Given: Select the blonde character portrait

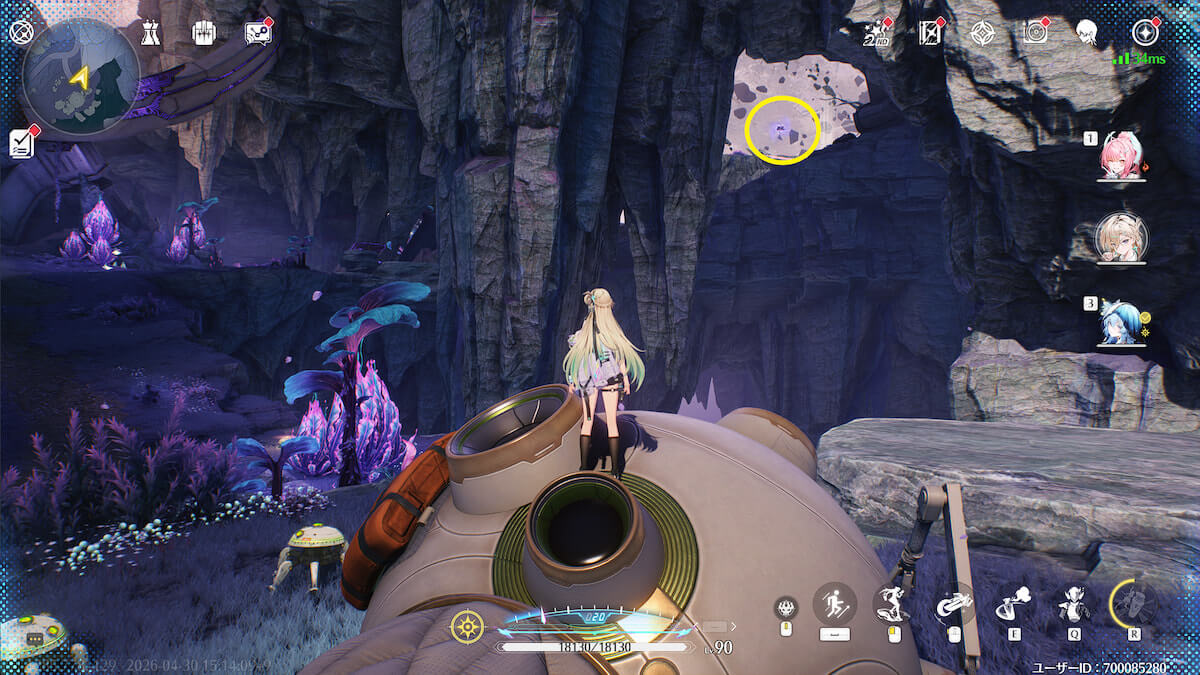Looking at the screenshot, I should pyautogui.click(x=1121, y=238).
